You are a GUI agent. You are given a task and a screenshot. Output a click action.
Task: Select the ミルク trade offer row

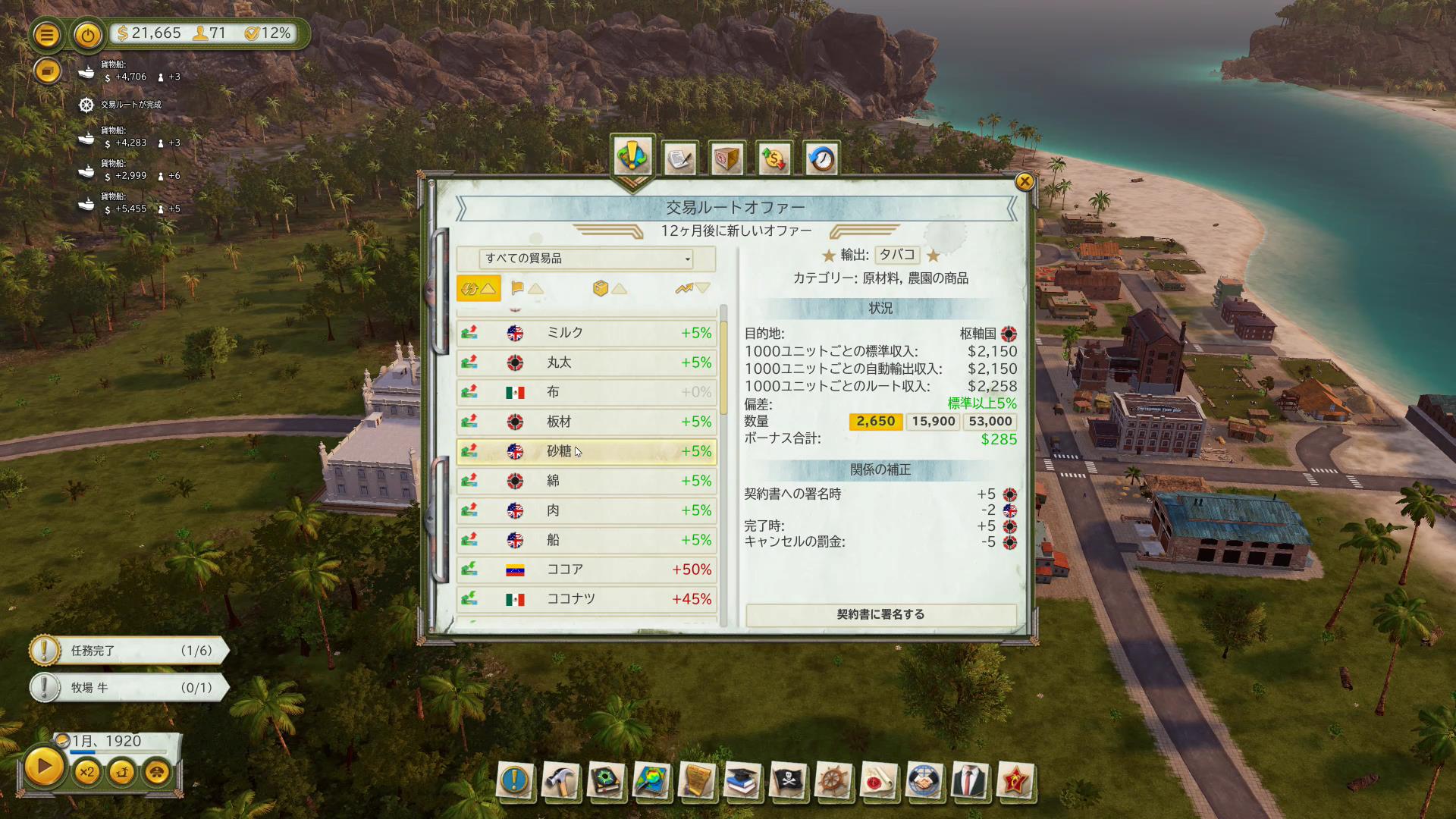coord(586,333)
